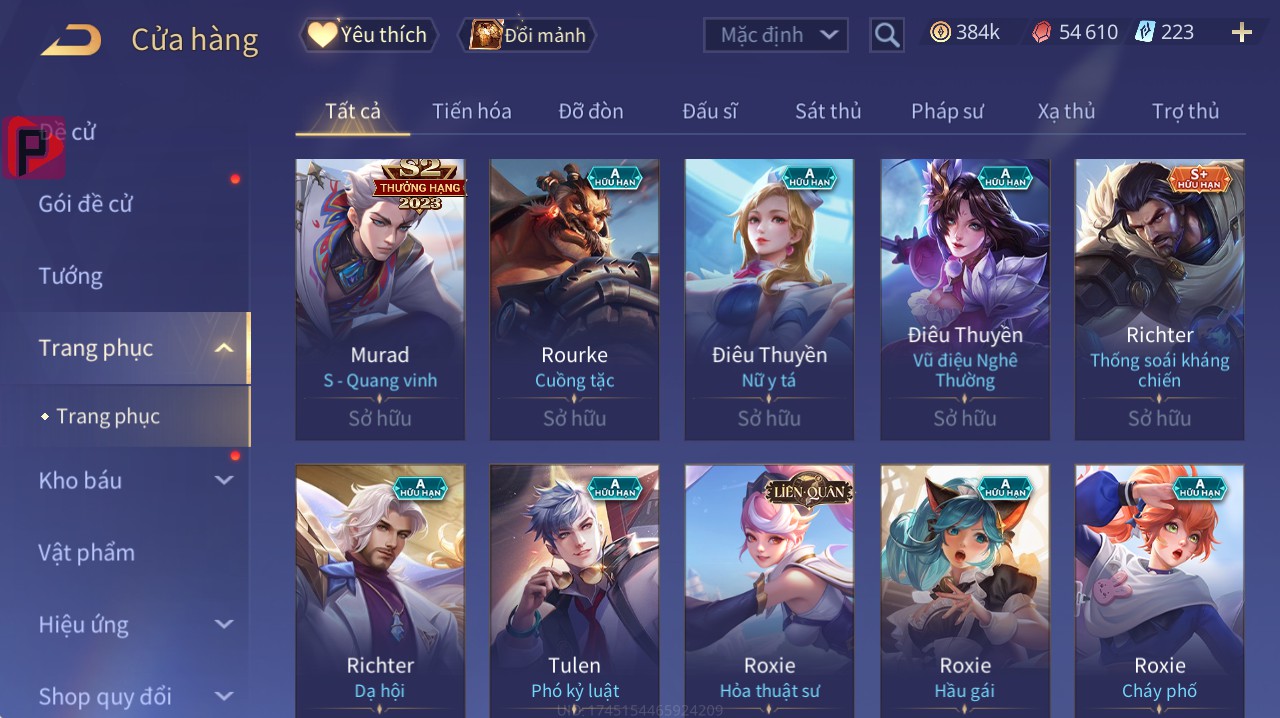Show the Sát thủ skins tab

[828, 111]
